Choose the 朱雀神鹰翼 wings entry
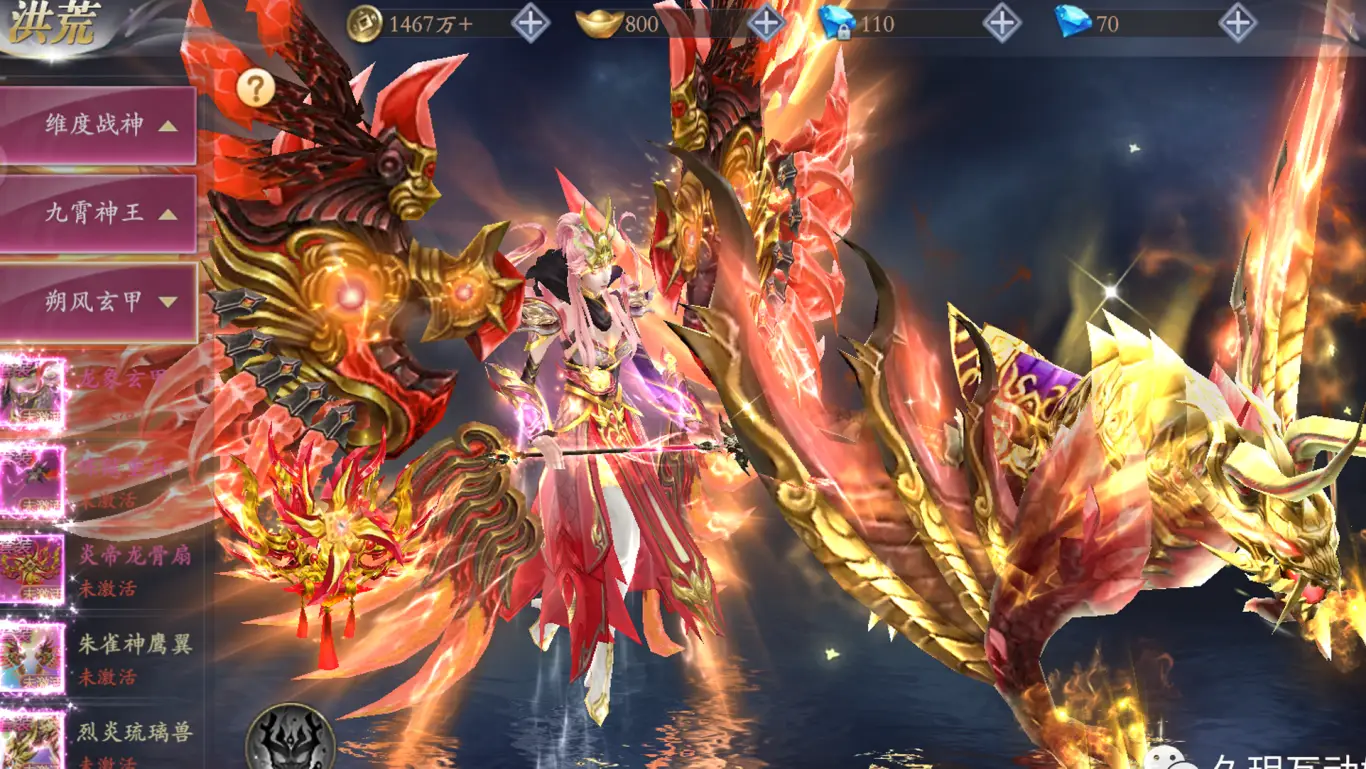 (100, 657)
